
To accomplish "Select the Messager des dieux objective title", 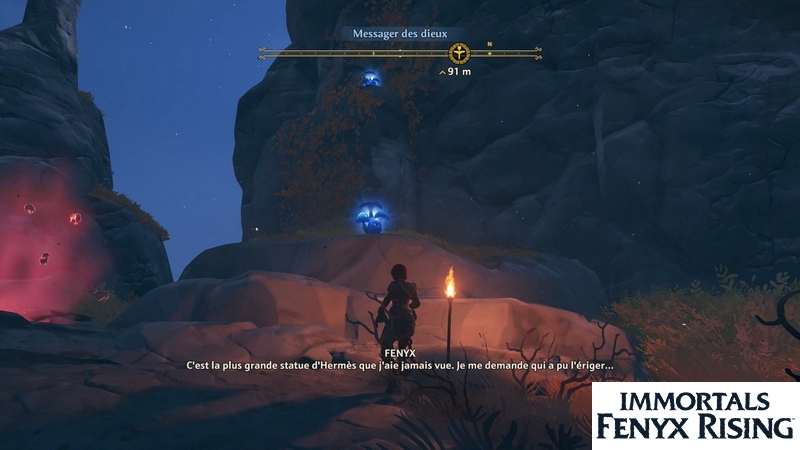I will [x=401, y=33].
